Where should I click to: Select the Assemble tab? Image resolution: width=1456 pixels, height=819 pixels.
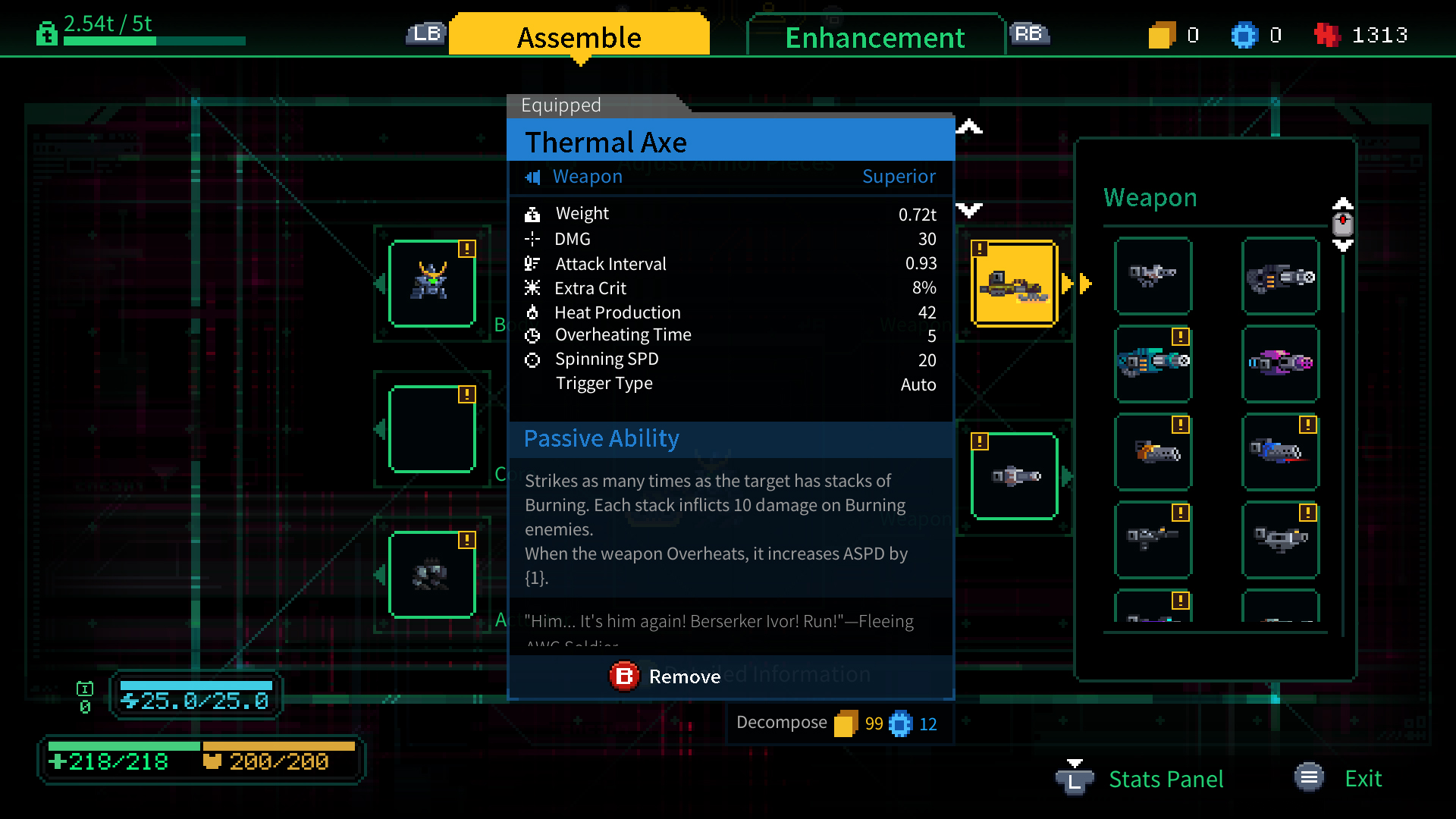(x=579, y=37)
